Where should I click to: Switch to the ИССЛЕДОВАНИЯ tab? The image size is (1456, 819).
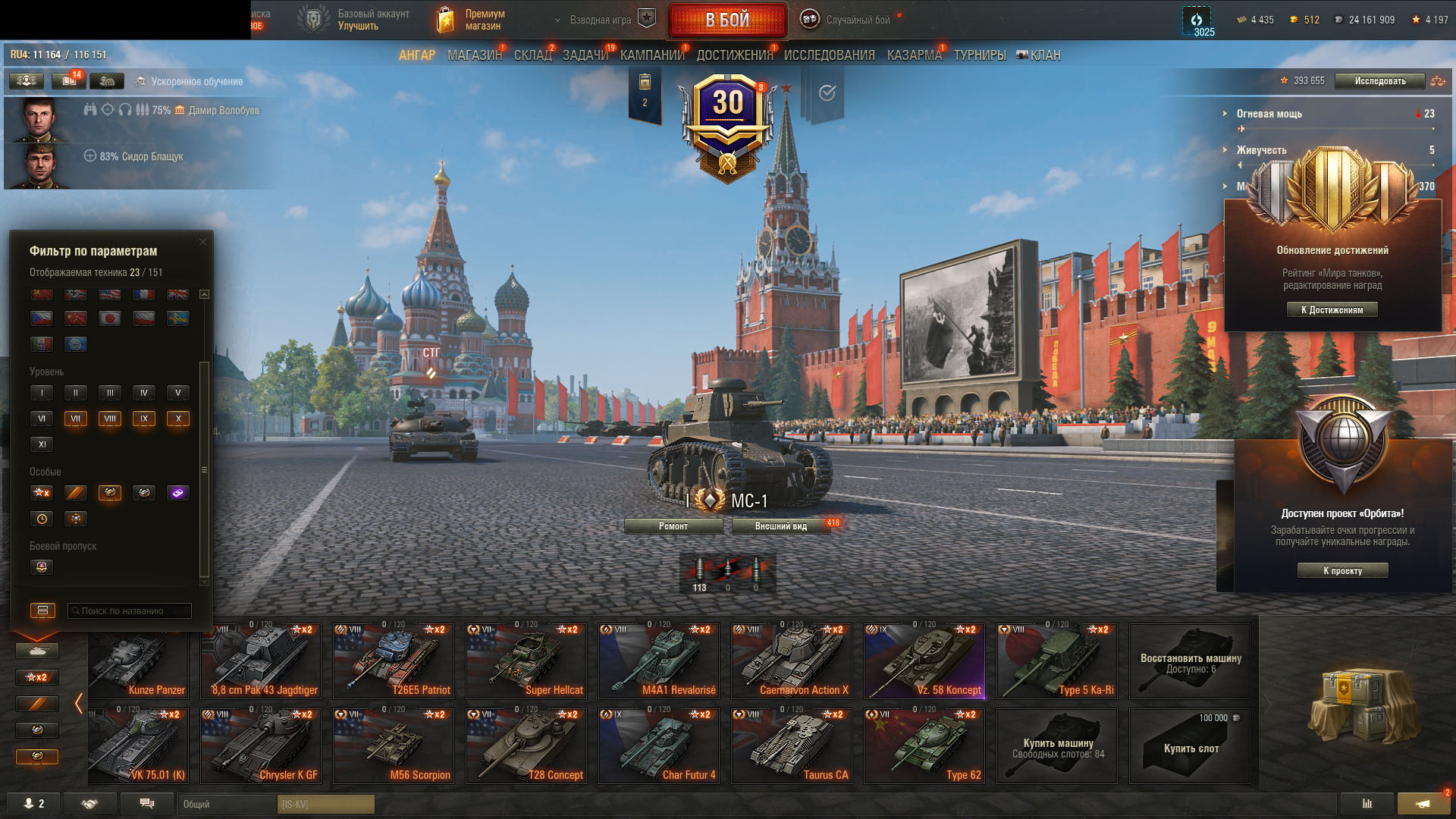point(829,55)
